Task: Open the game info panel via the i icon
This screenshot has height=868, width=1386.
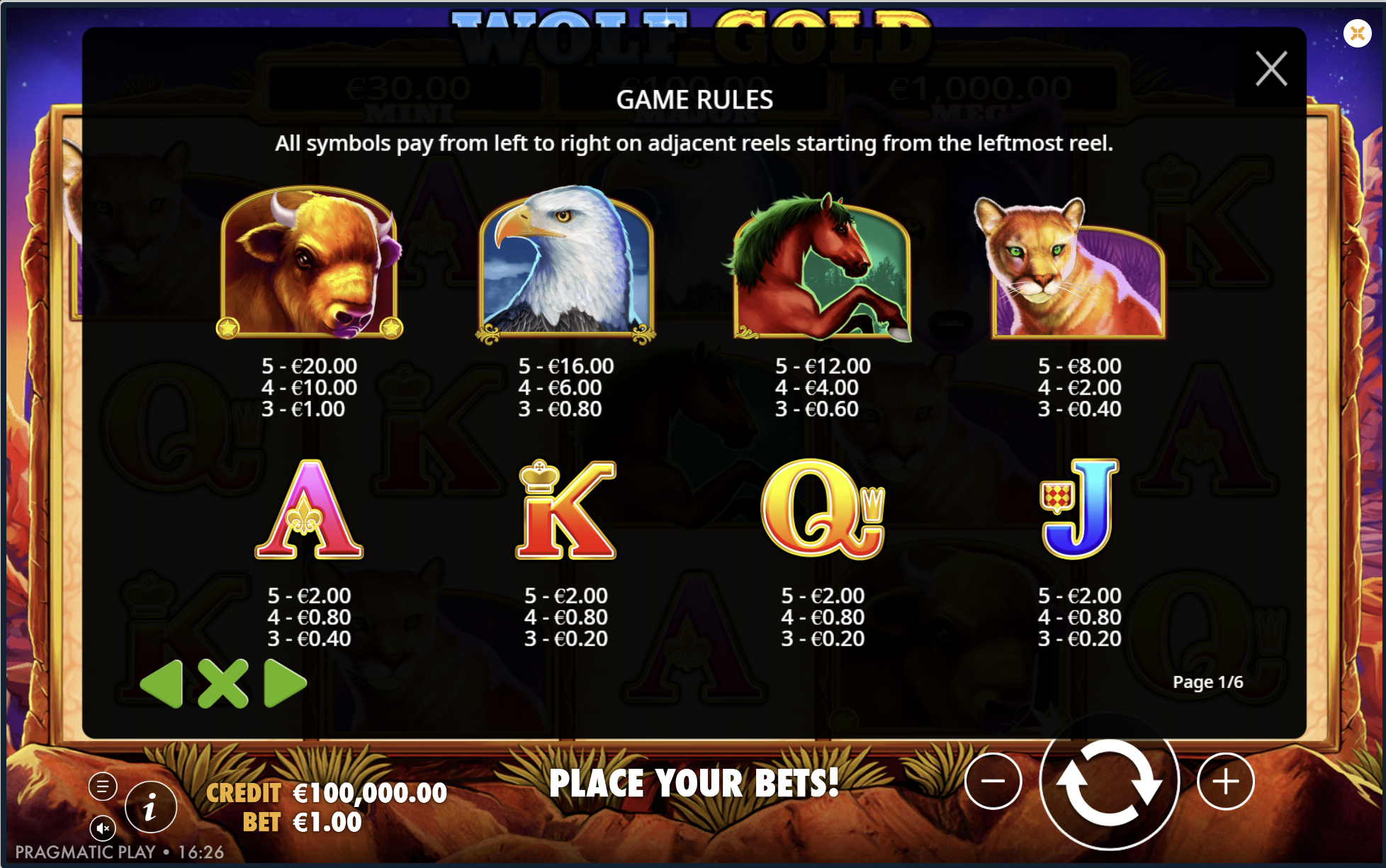Action: [x=151, y=807]
